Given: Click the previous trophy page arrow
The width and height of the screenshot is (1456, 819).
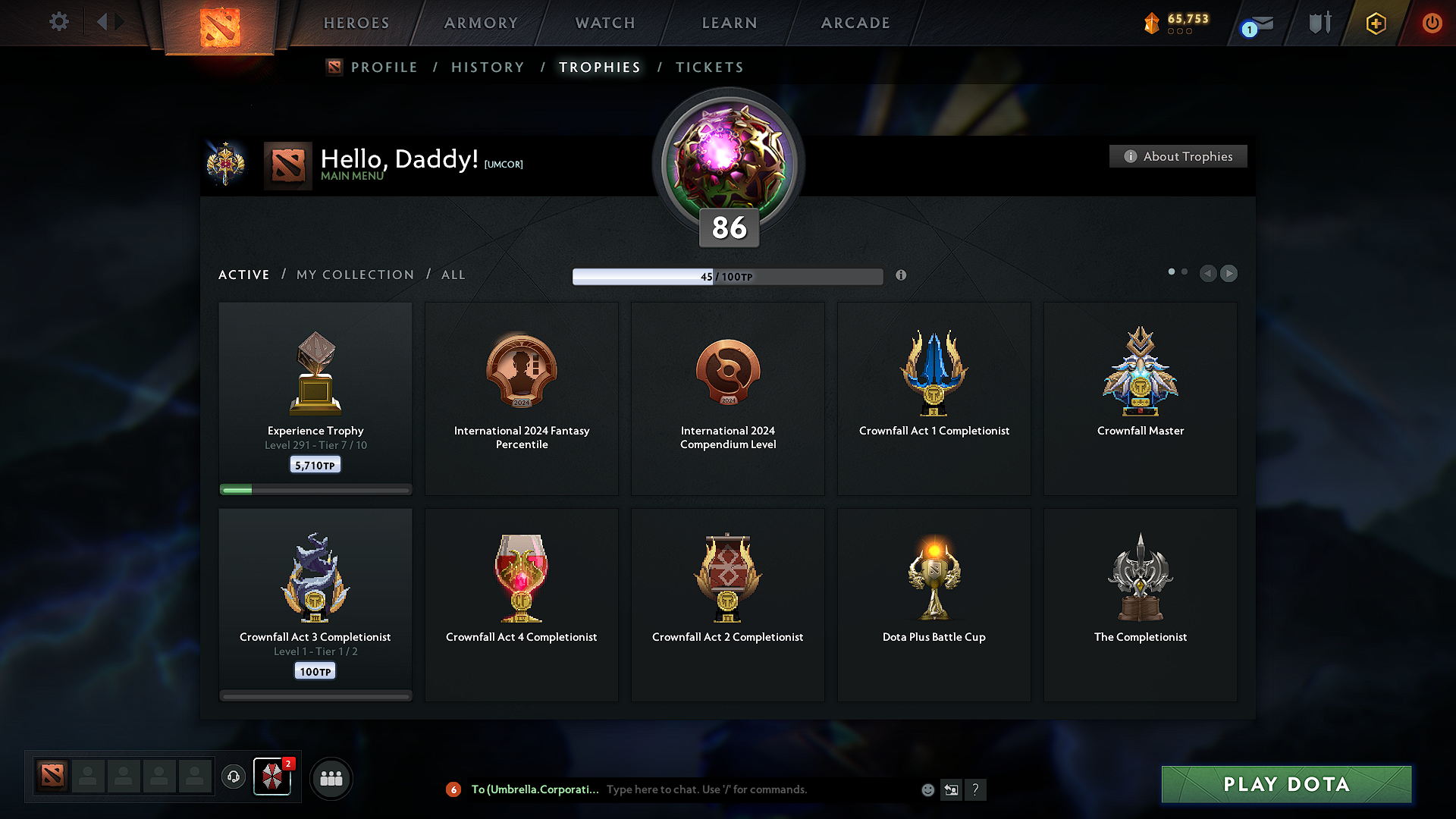Looking at the screenshot, I should coord(1208,274).
